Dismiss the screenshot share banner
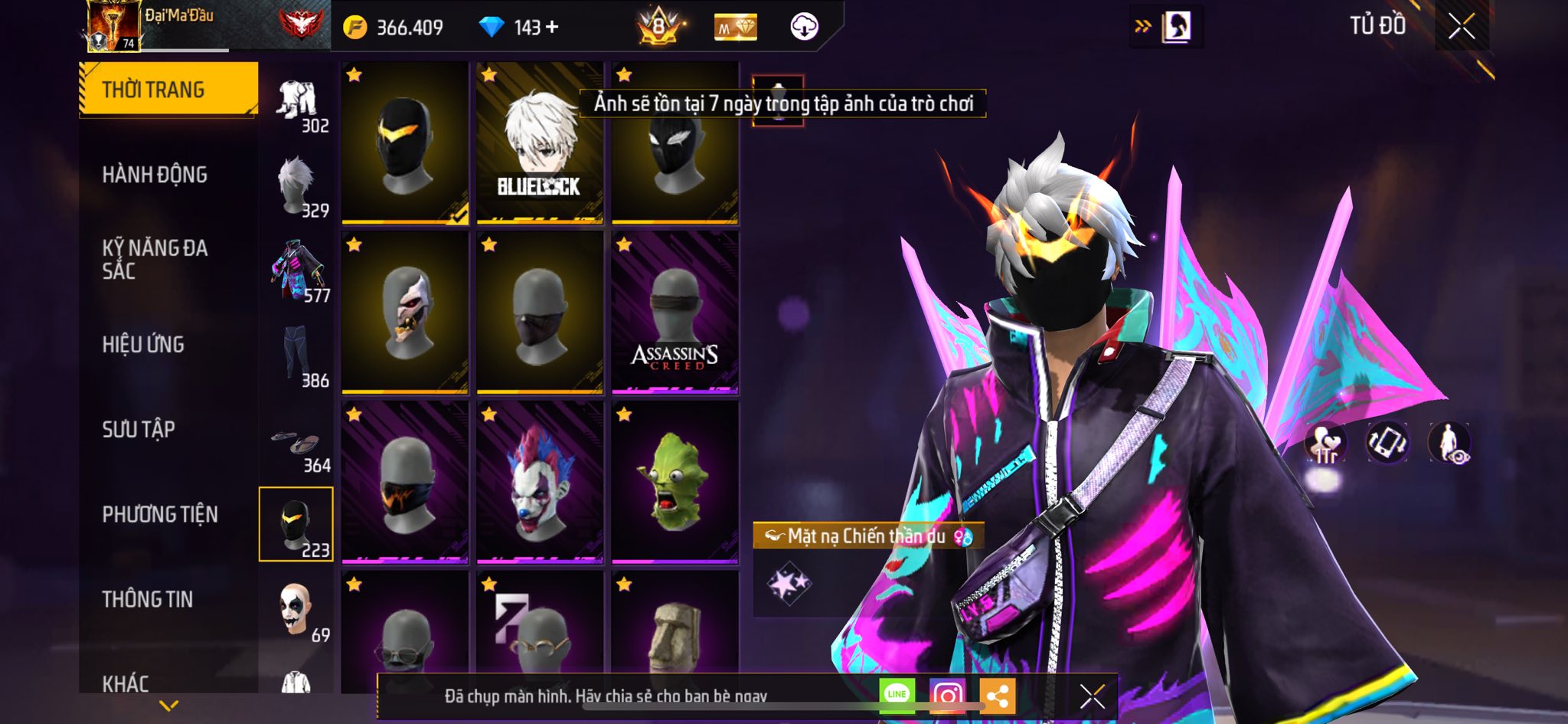 [x=1092, y=696]
